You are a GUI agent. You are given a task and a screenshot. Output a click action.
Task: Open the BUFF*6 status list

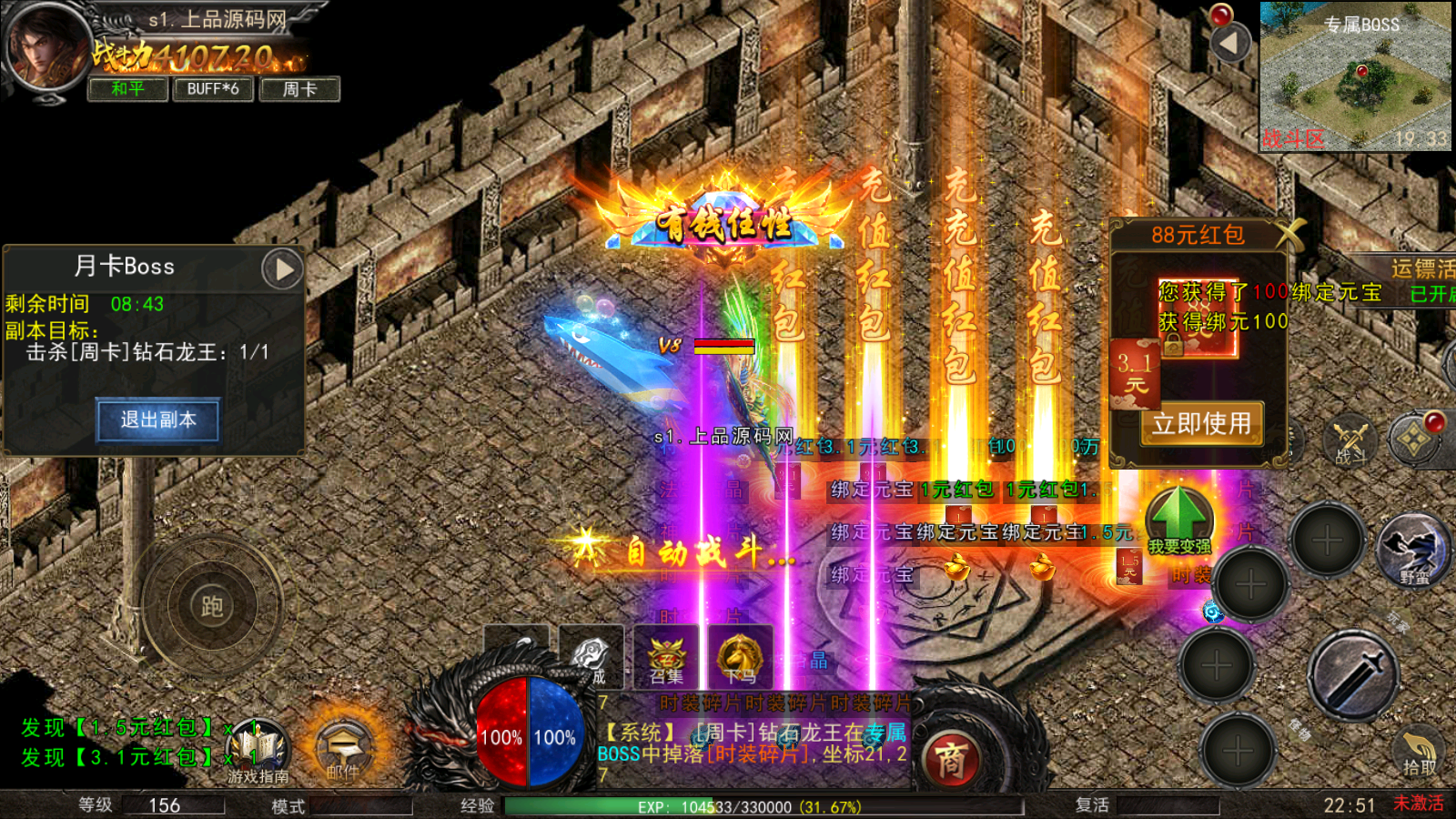tap(212, 89)
